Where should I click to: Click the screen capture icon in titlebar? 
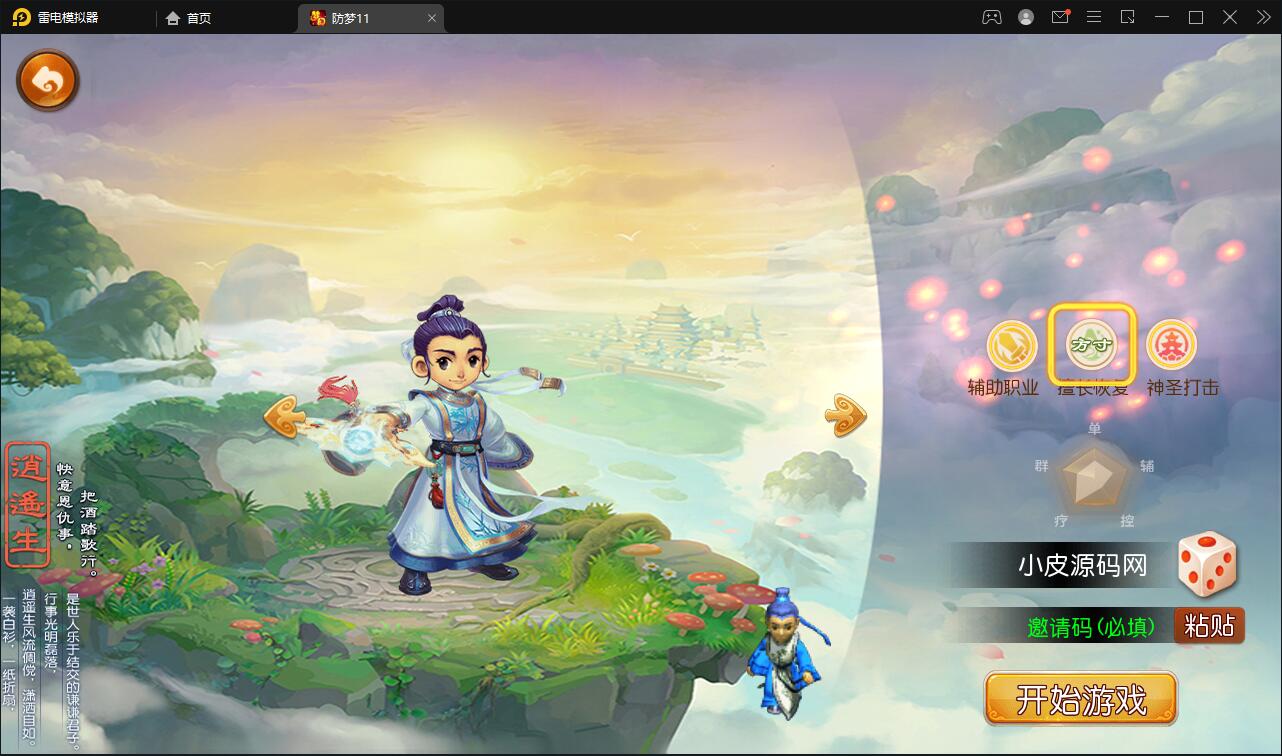tap(1128, 17)
